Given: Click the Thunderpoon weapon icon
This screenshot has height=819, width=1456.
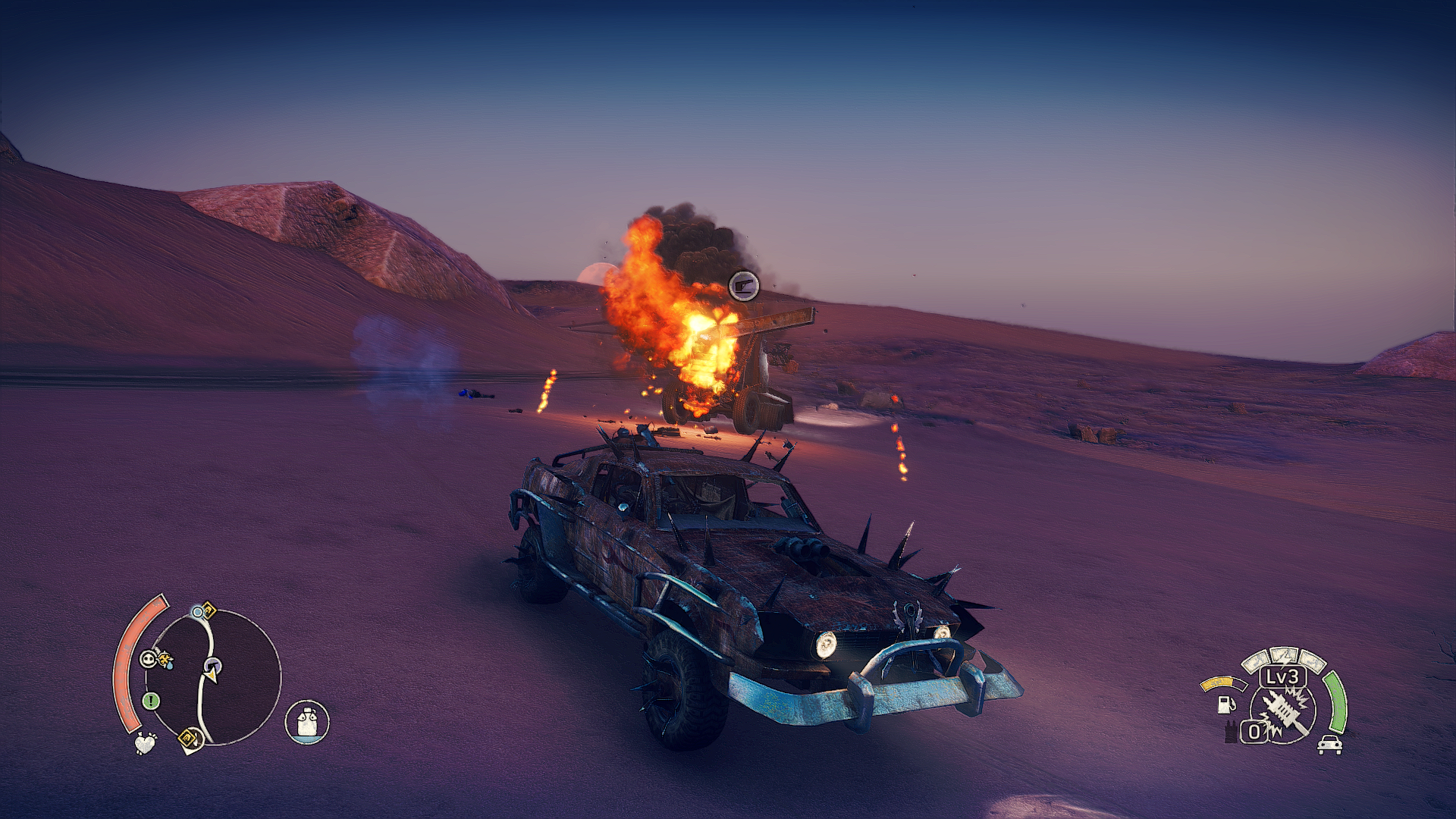Looking at the screenshot, I should (x=1283, y=714).
